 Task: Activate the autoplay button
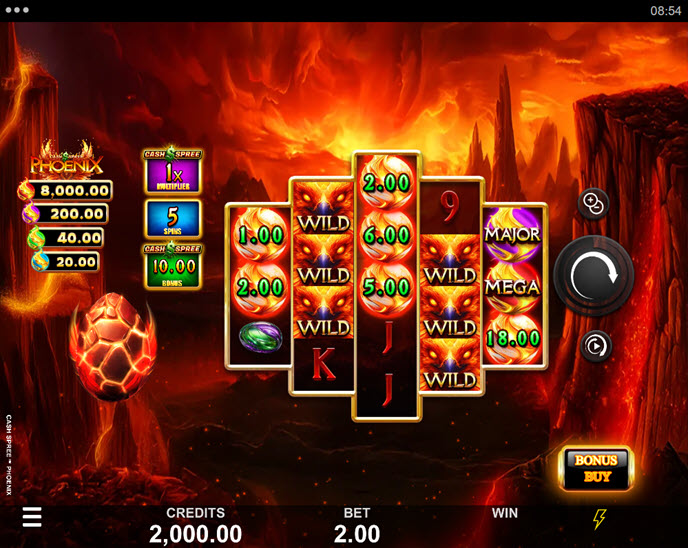(594, 346)
